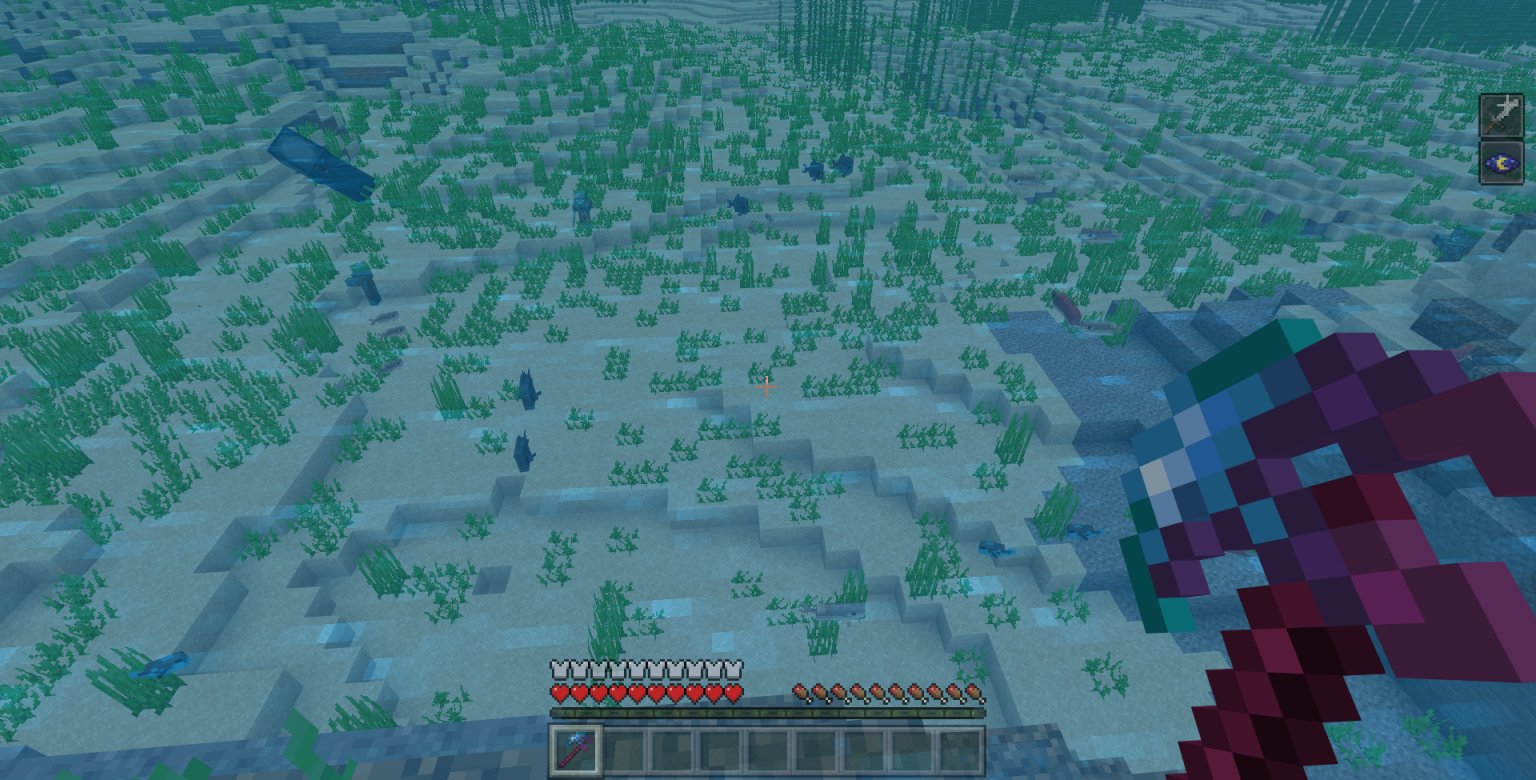
Task: Select the pickaxe hotbar slot
Action: pos(576,751)
